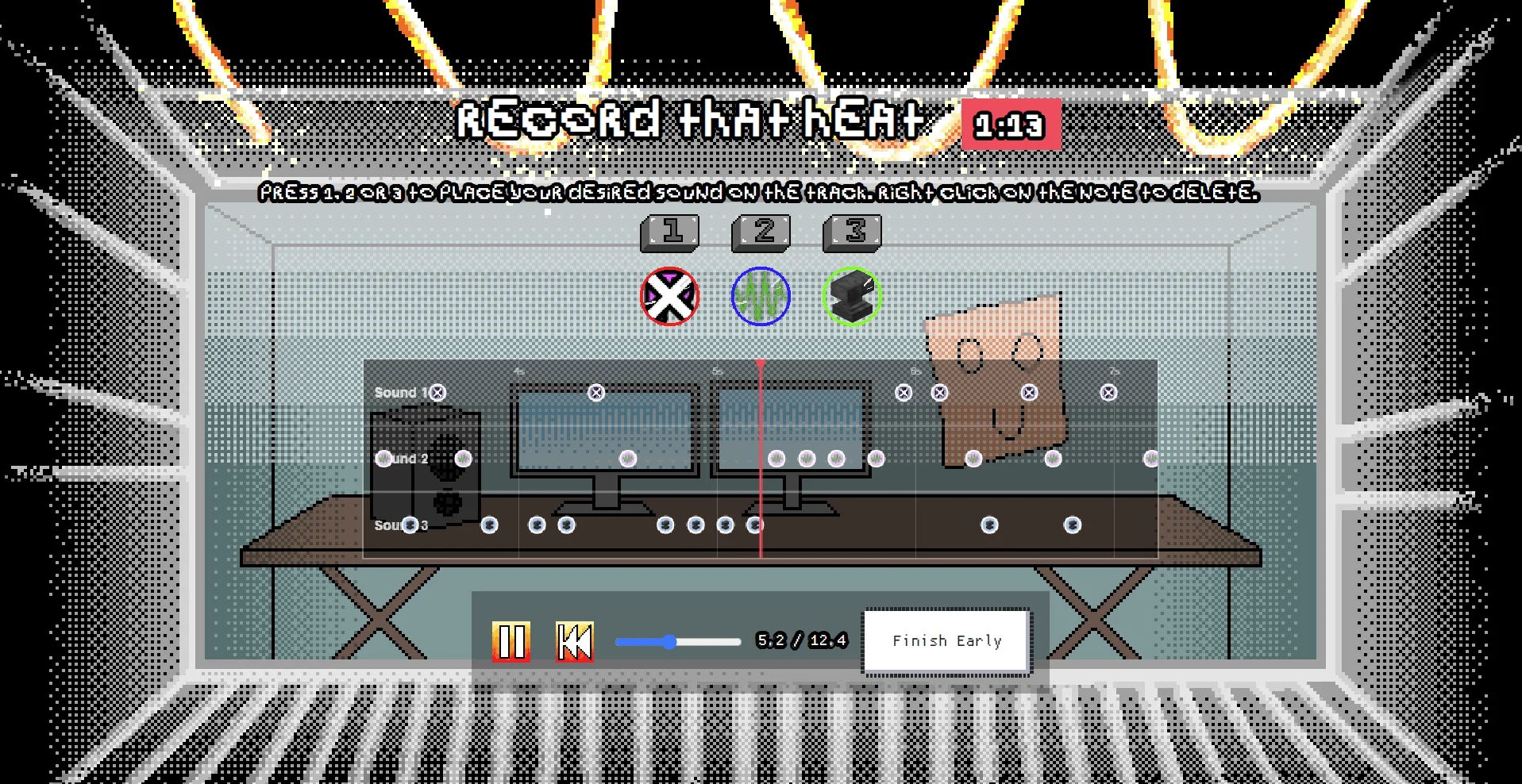Click the pause playback icon
Viewport: 1522px width, 784px height.
(513, 640)
